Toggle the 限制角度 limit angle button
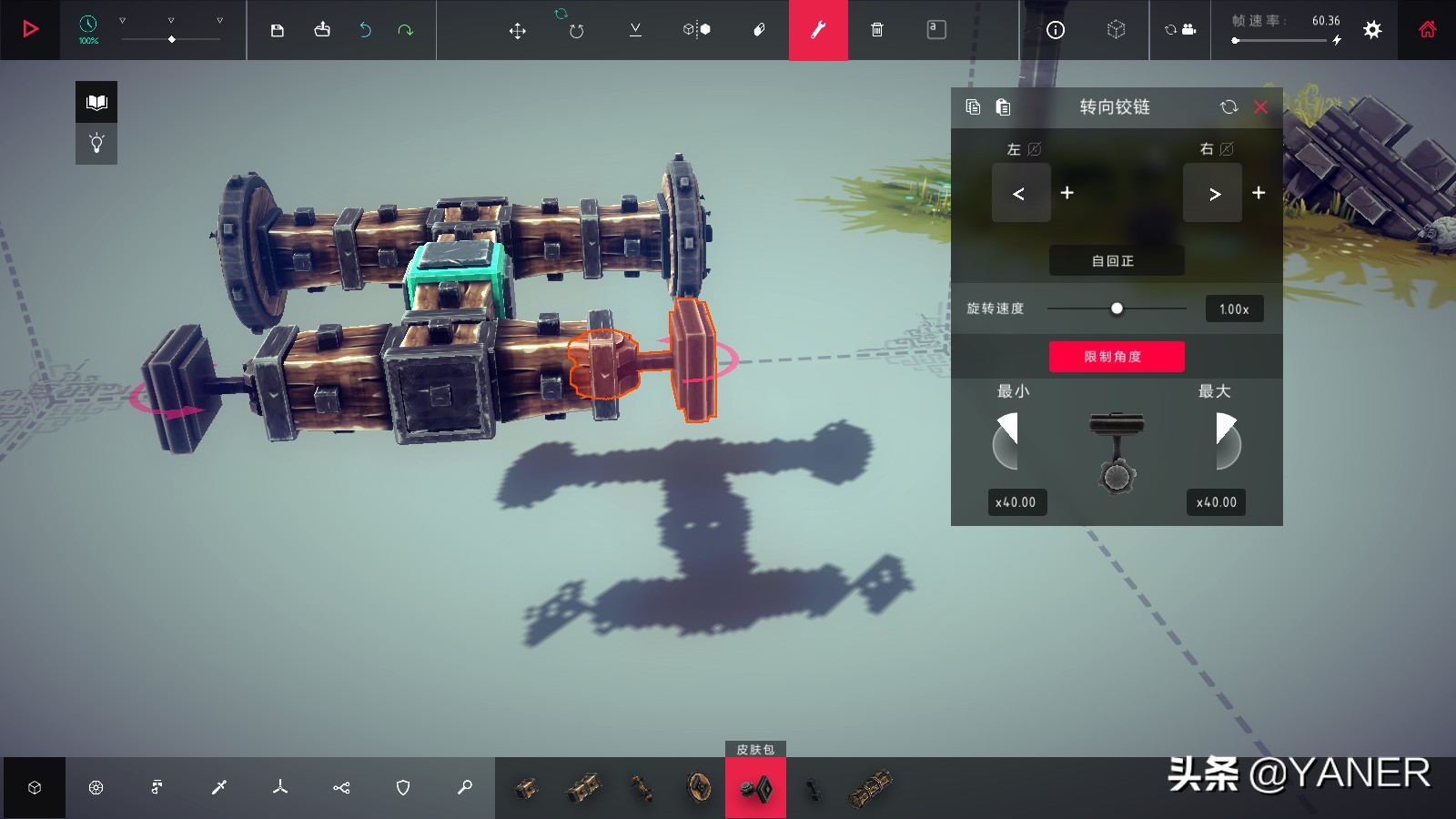 1116,357
